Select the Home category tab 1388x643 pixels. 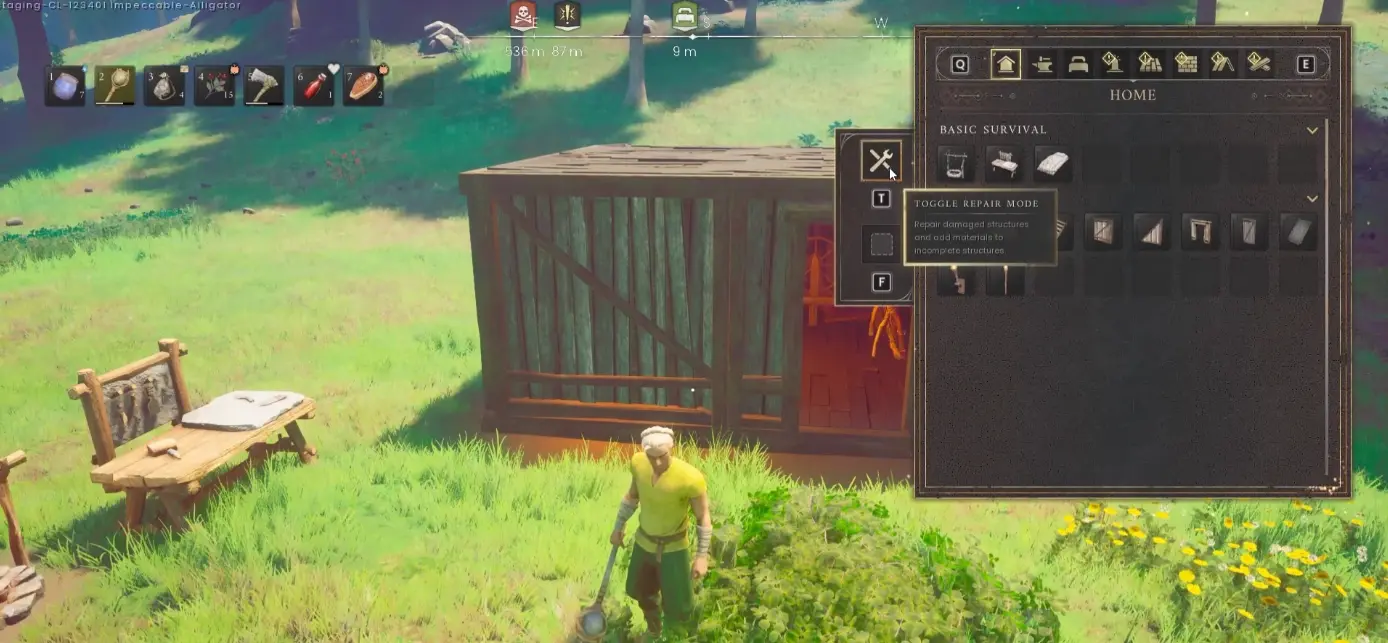pyautogui.click(x=1005, y=65)
